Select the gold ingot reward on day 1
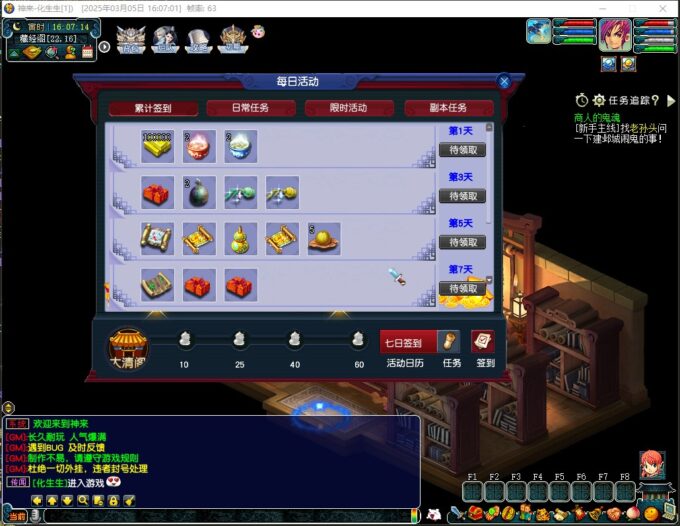 [156, 146]
